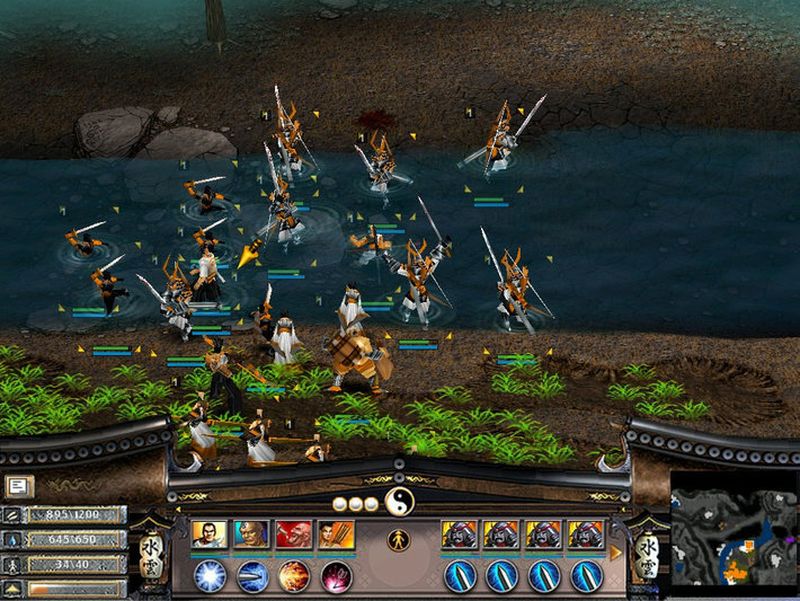Image resolution: width=800 pixels, height=601 pixels.
Task: Select the archer portrait with arrows
Action: click(336, 535)
